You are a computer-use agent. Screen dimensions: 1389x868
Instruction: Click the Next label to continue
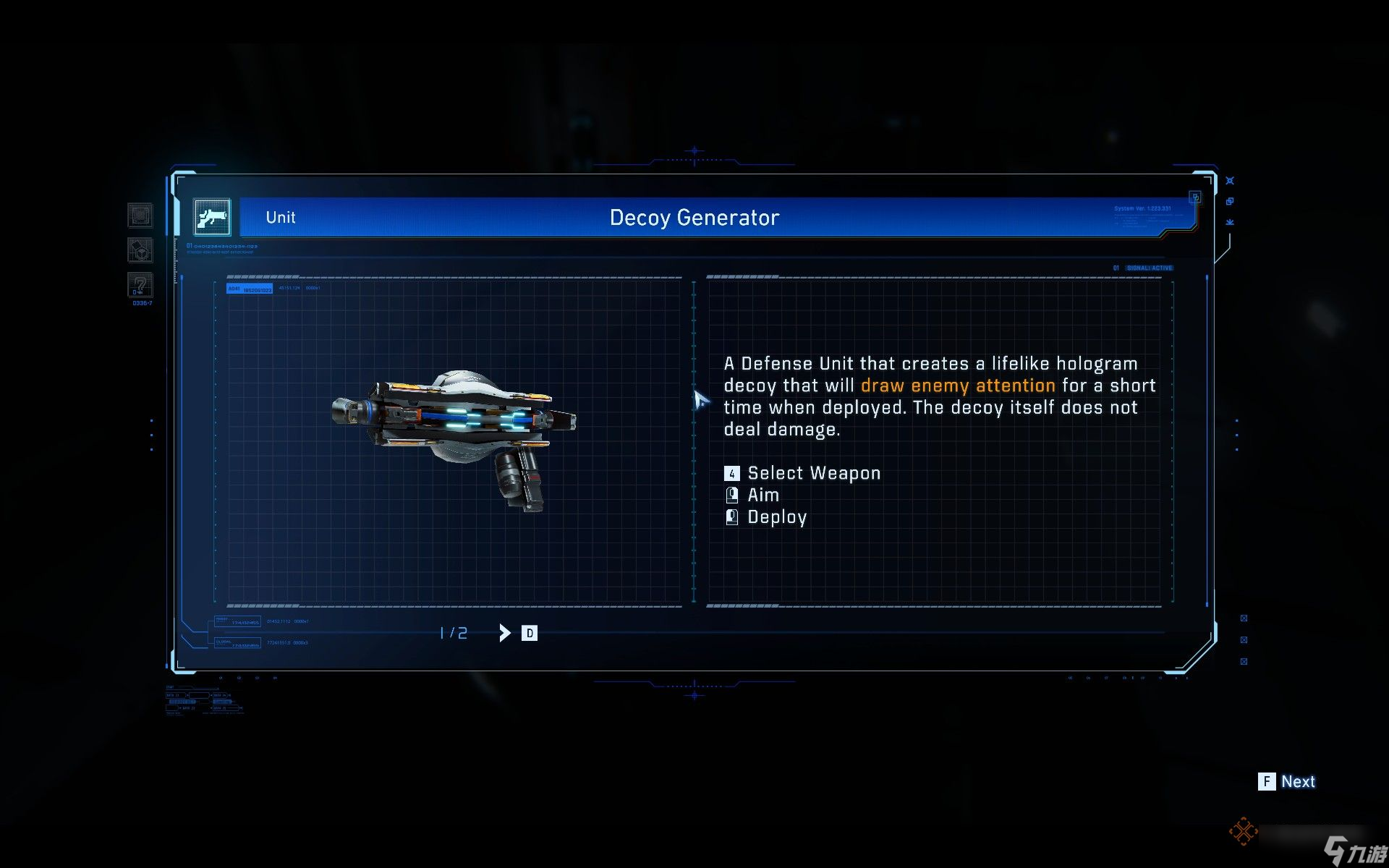coord(1298,781)
